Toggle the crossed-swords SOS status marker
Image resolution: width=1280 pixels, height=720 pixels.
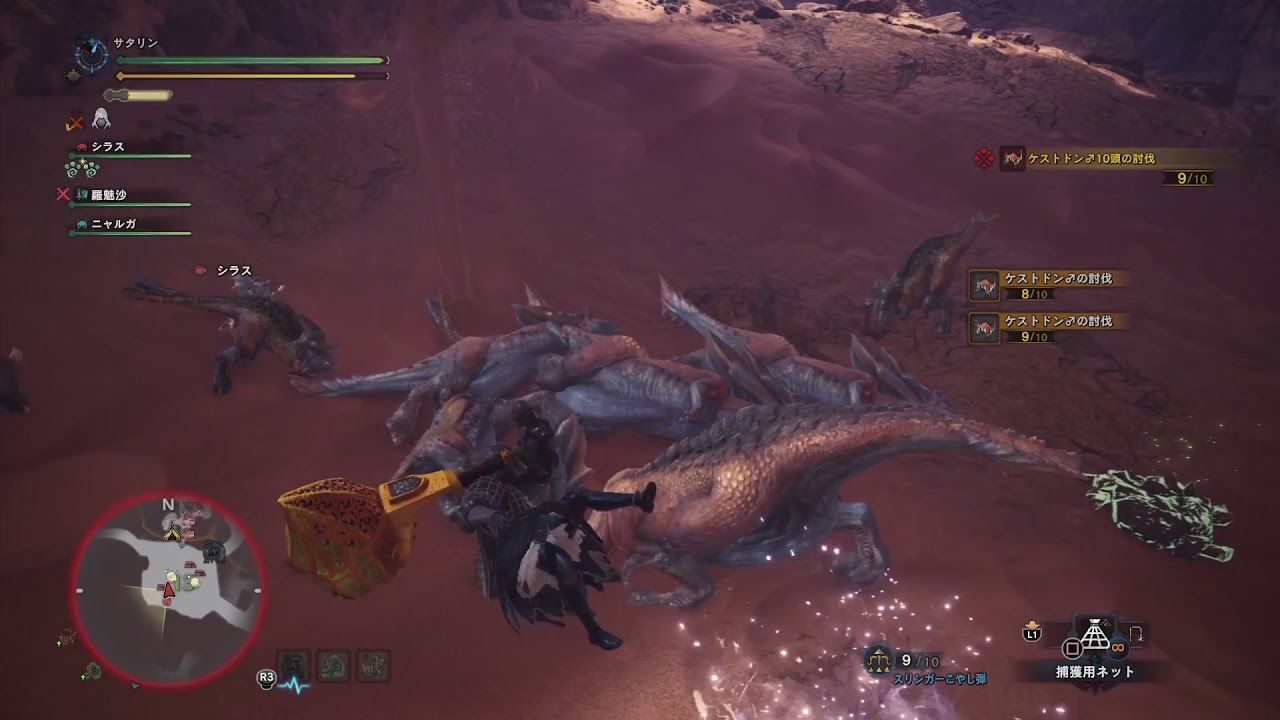click(x=73, y=123)
